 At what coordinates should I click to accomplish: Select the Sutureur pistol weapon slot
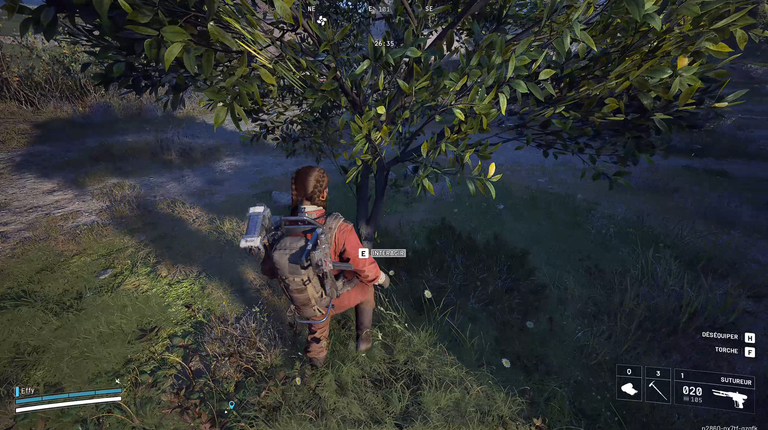(714, 392)
